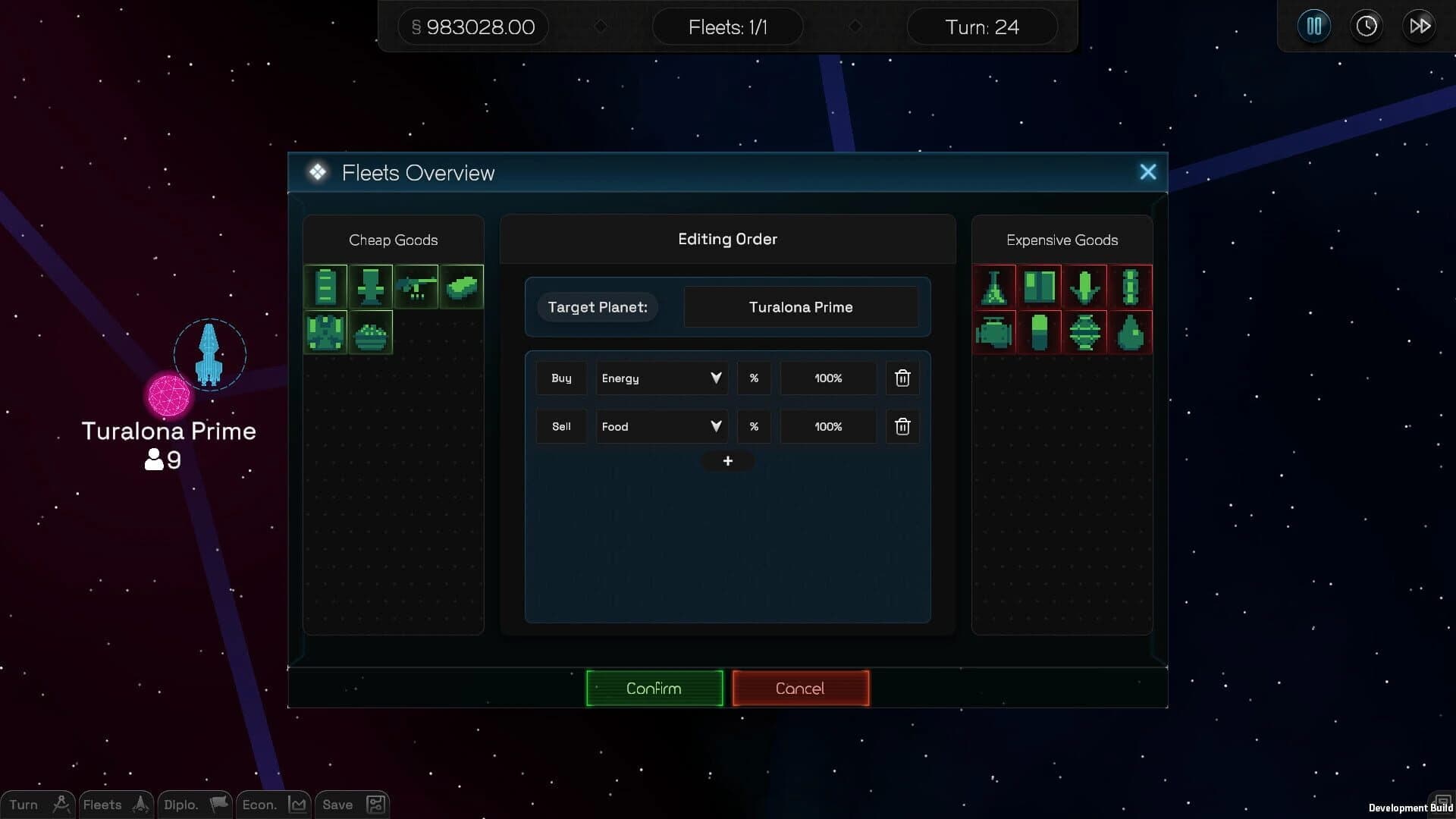Delete the Buy Energy order with trash icon
The image size is (1456, 819).
click(x=902, y=378)
